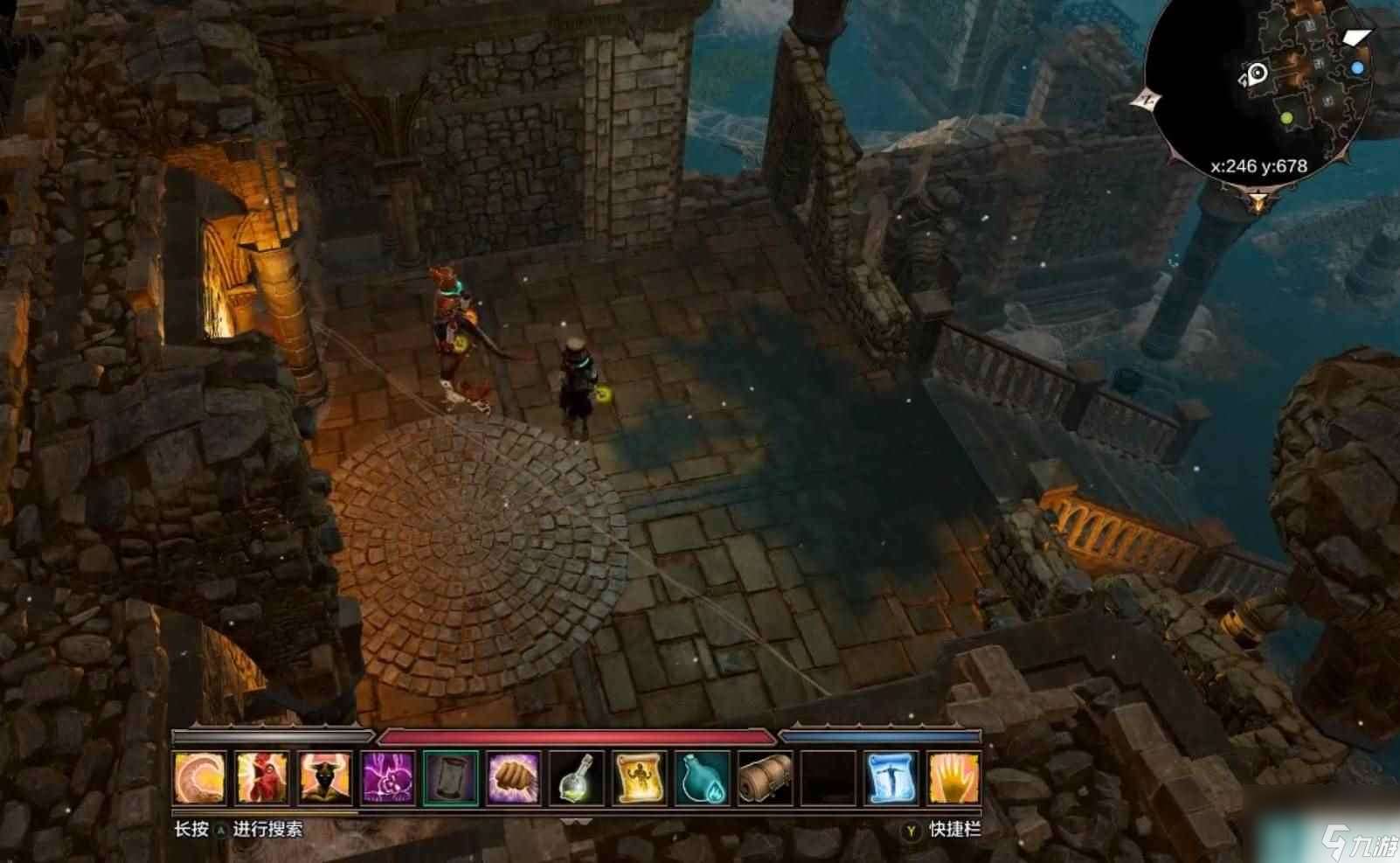Use the green potion flask

(577, 777)
